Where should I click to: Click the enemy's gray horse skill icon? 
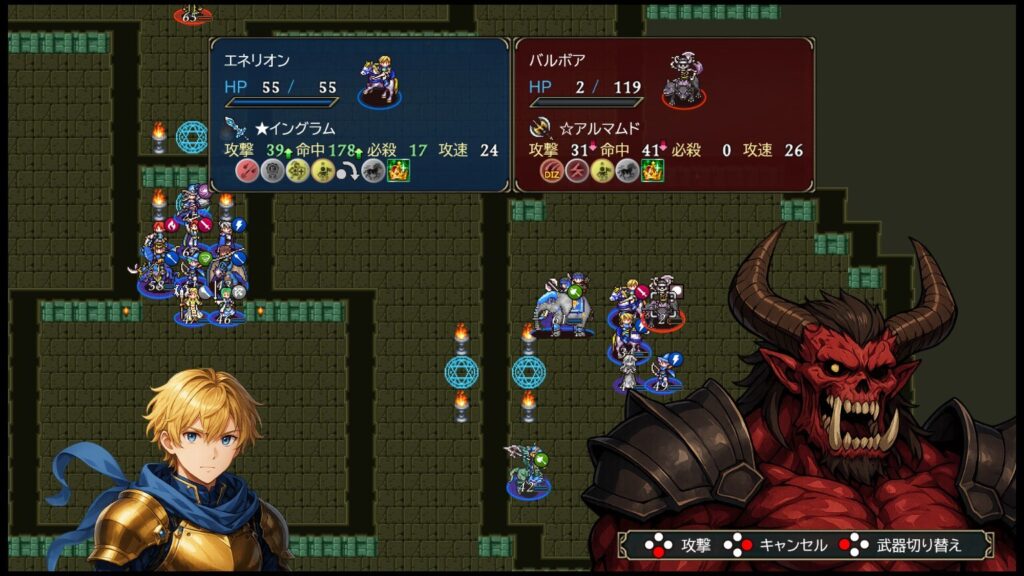click(x=628, y=172)
